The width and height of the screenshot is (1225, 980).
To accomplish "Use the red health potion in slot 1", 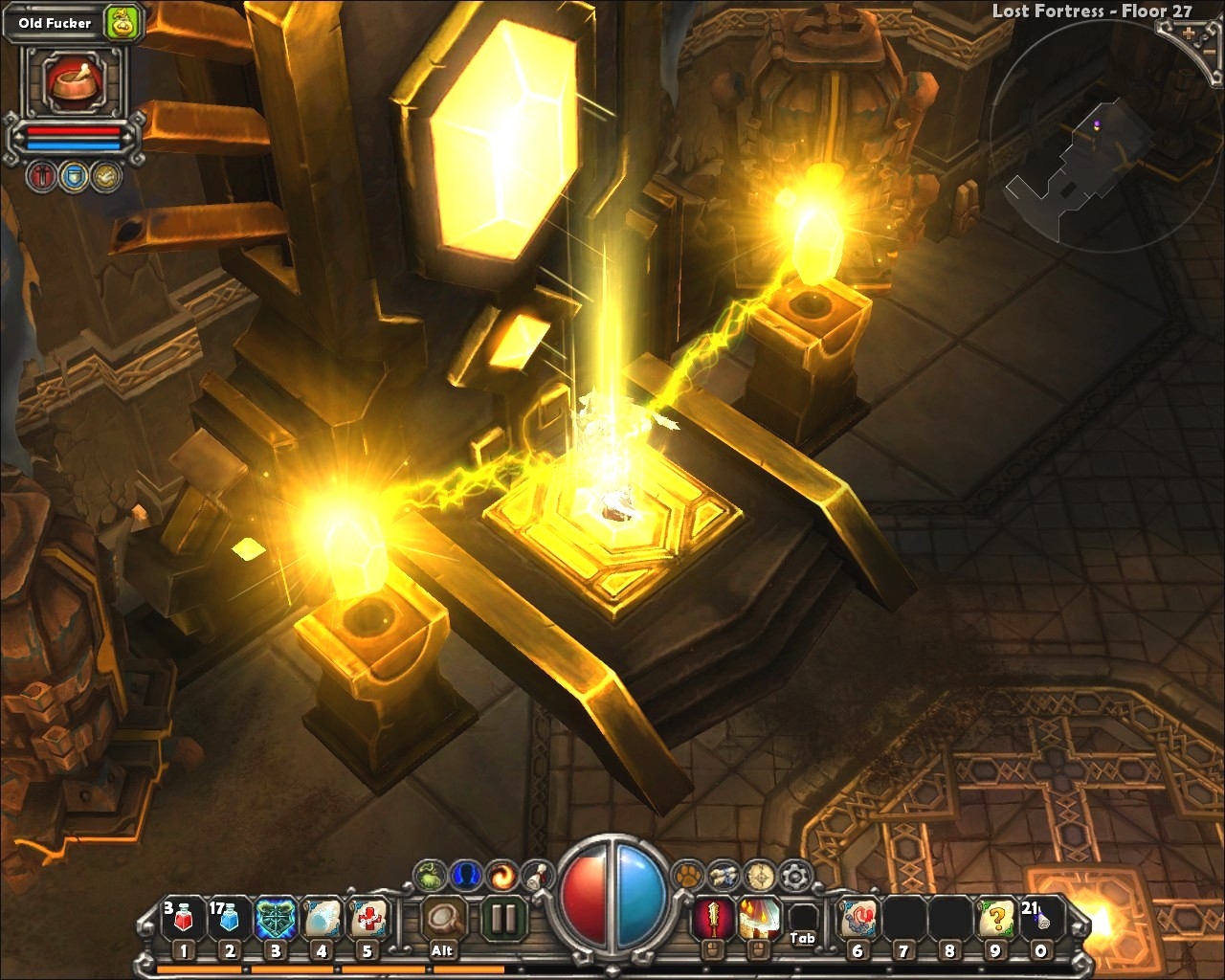I will click(x=184, y=920).
